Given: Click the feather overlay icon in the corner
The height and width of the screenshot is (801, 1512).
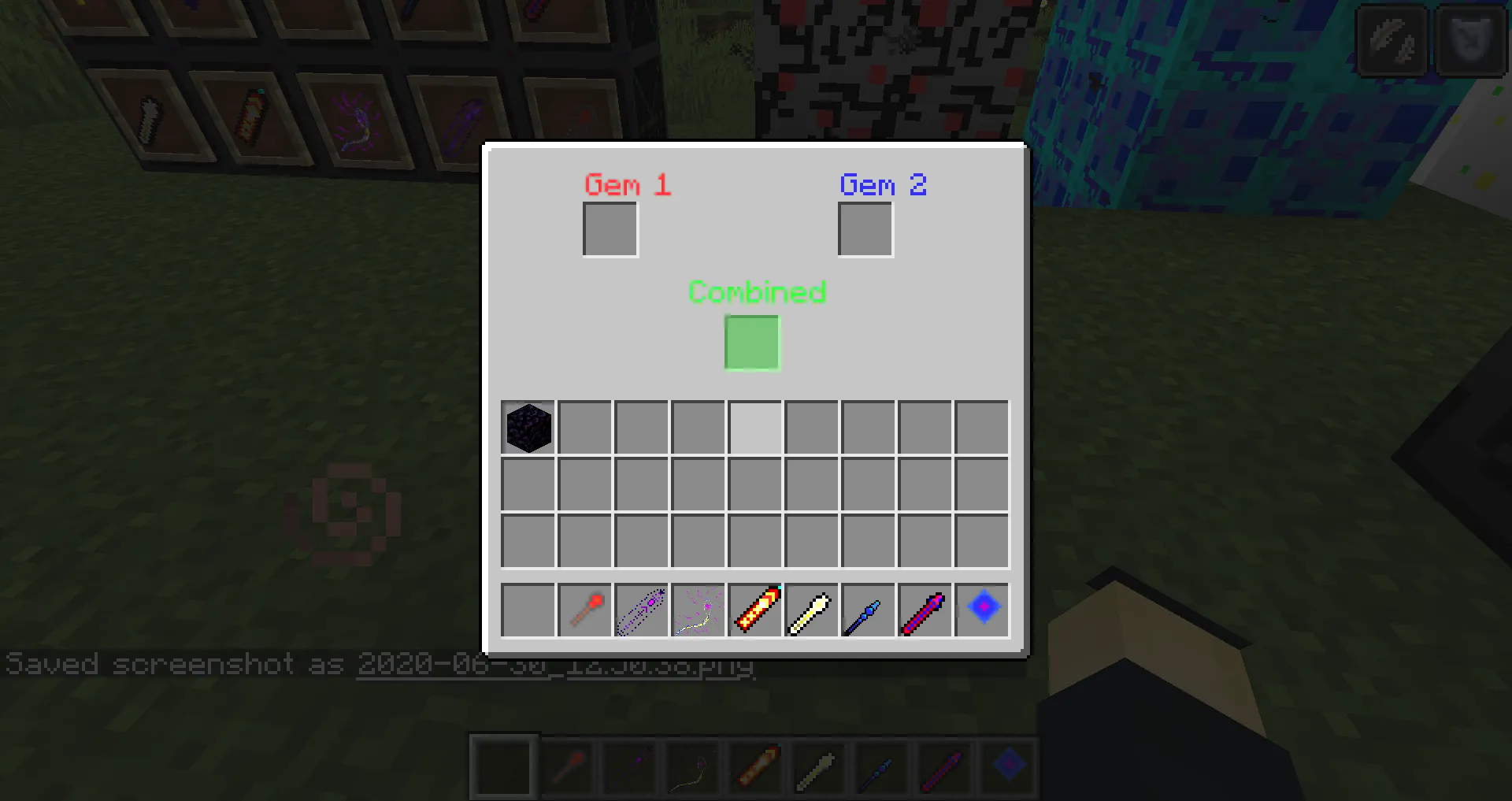Looking at the screenshot, I should pos(1391,40).
